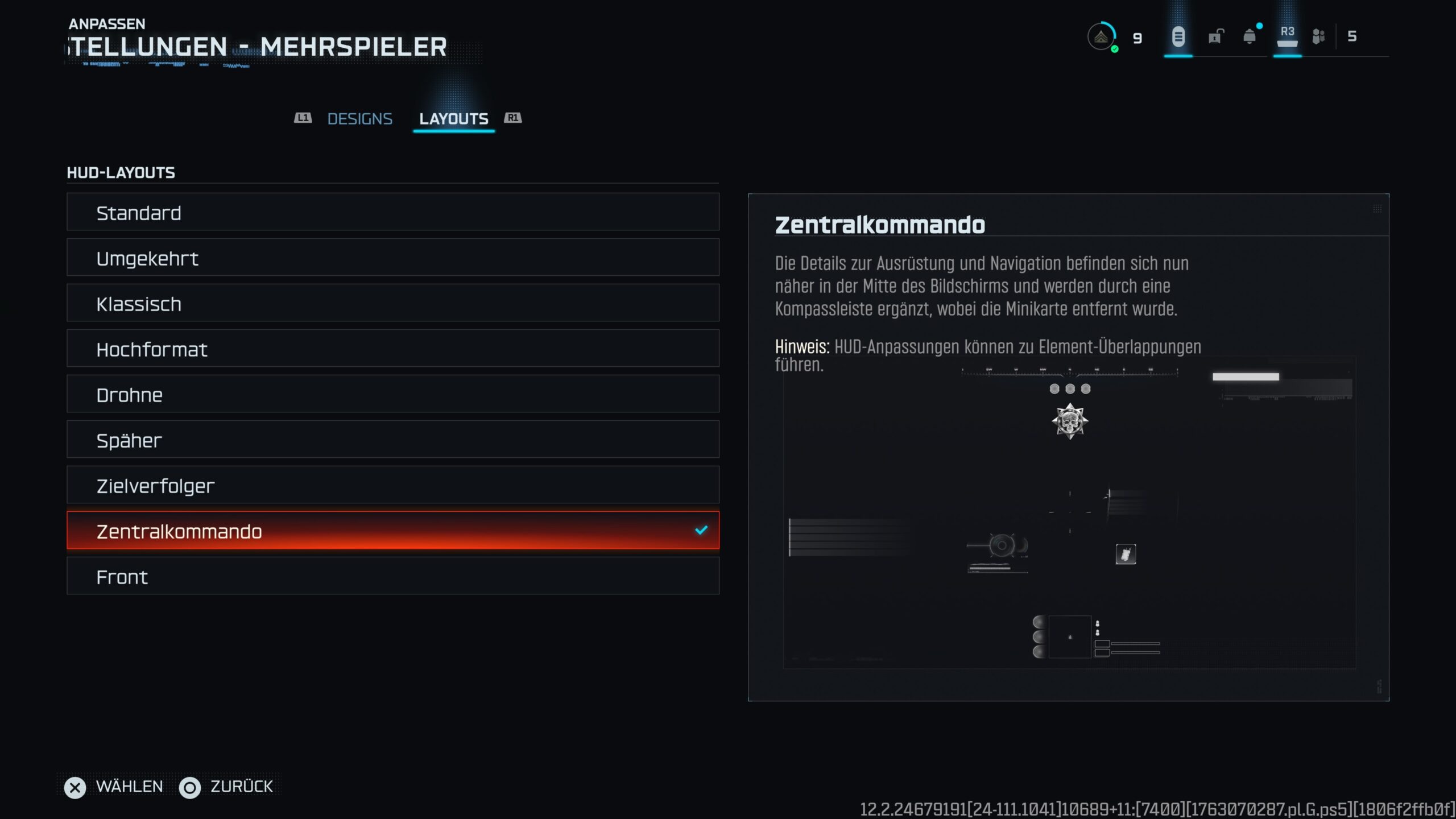Open the unlocked padlock icon
The image size is (1456, 819).
[x=1215, y=37]
